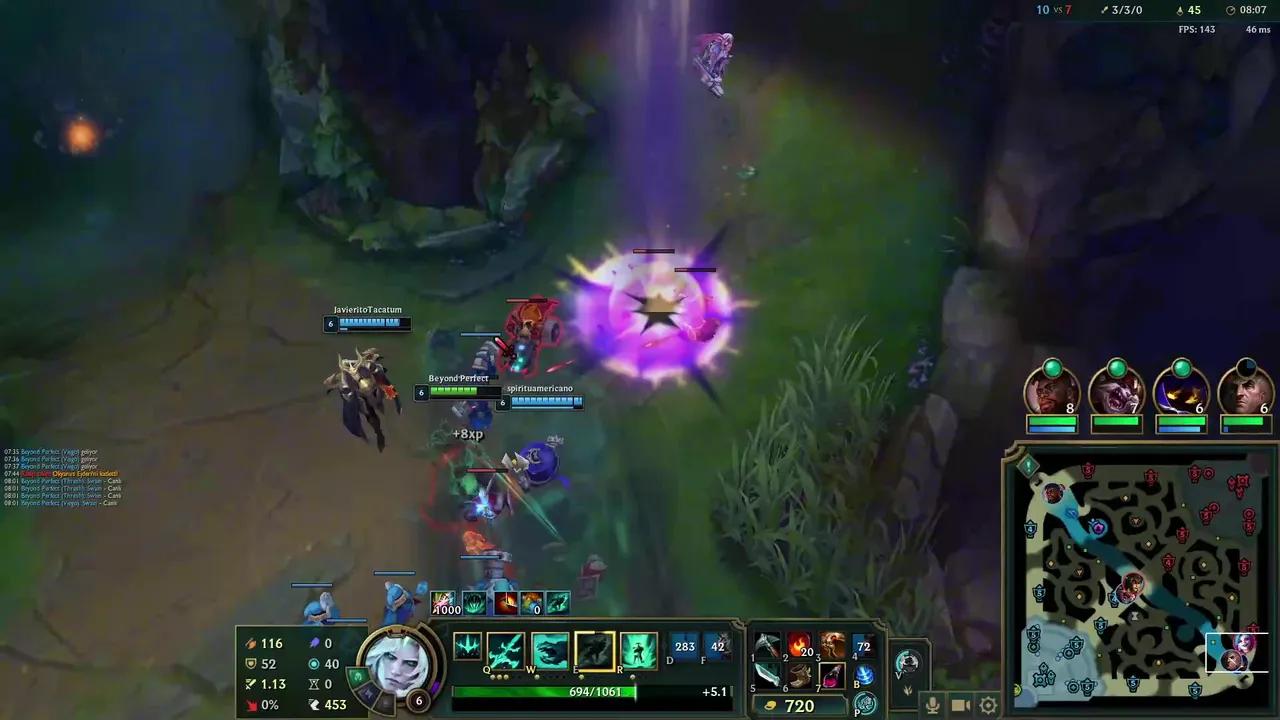Trigger the champion mastery emote above V
The height and width of the screenshot is (720, 1280).
(908, 660)
